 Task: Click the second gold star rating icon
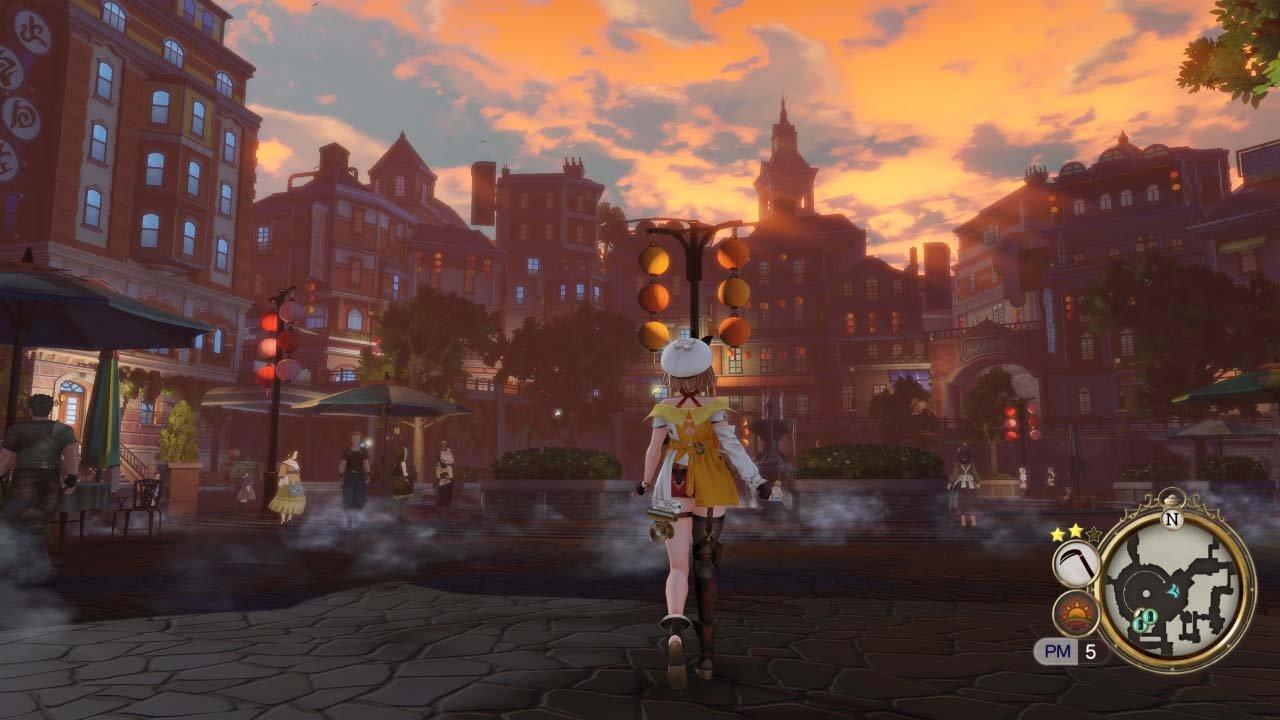tap(1074, 532)
